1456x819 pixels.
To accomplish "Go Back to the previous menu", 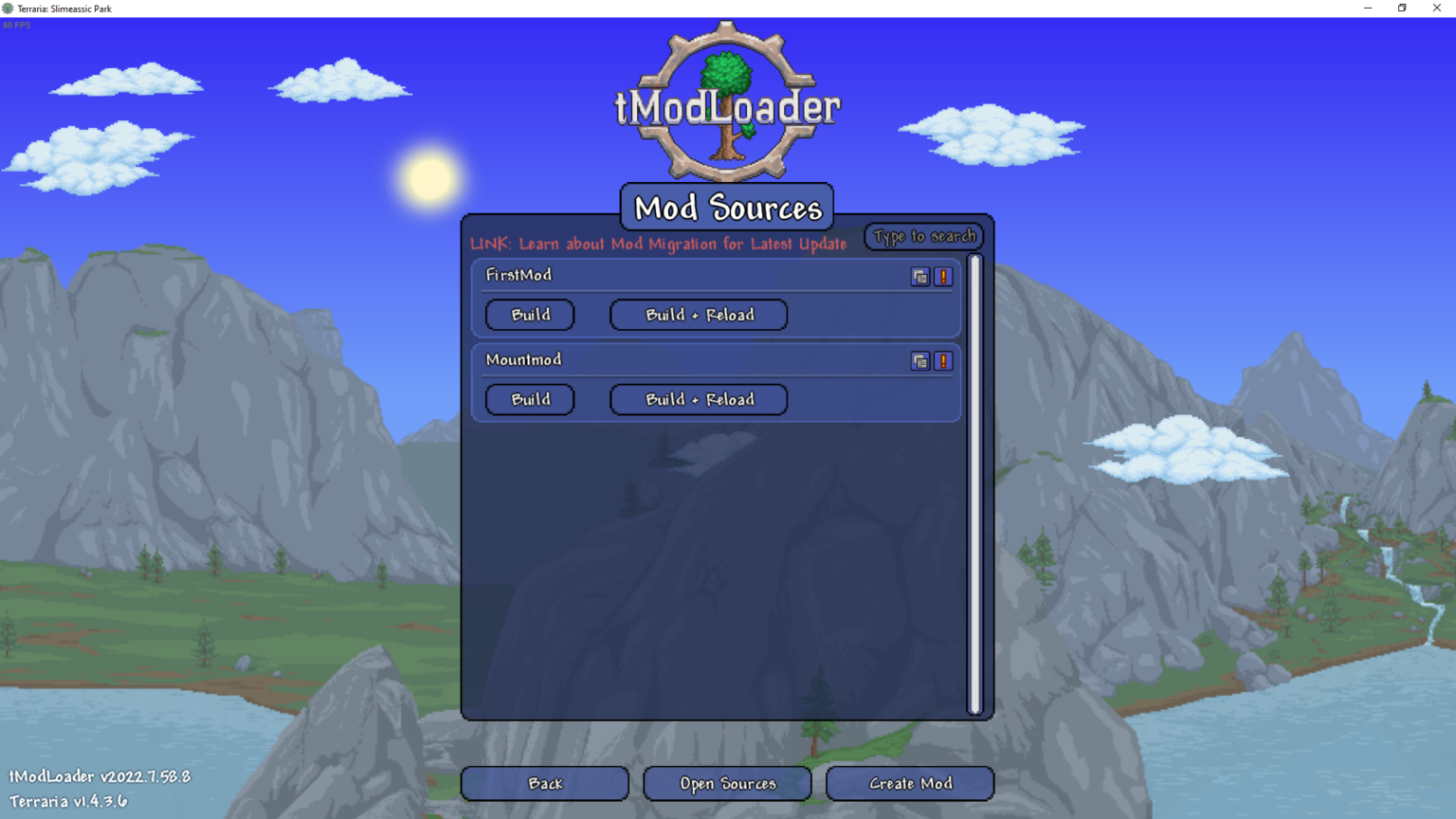I will [x=544, y=783].
